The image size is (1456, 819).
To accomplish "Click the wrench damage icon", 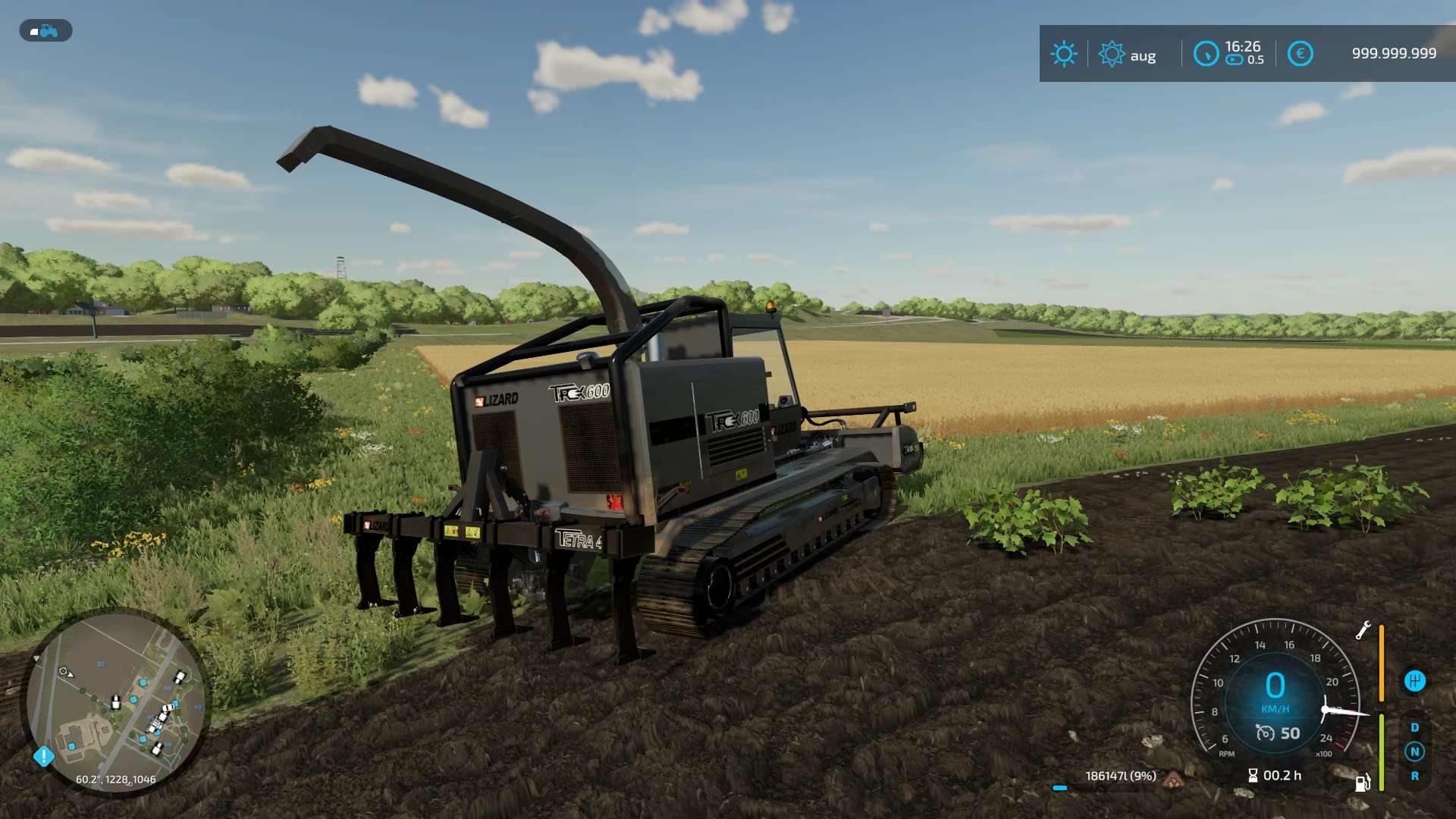I will click(x=1363, y=630).
